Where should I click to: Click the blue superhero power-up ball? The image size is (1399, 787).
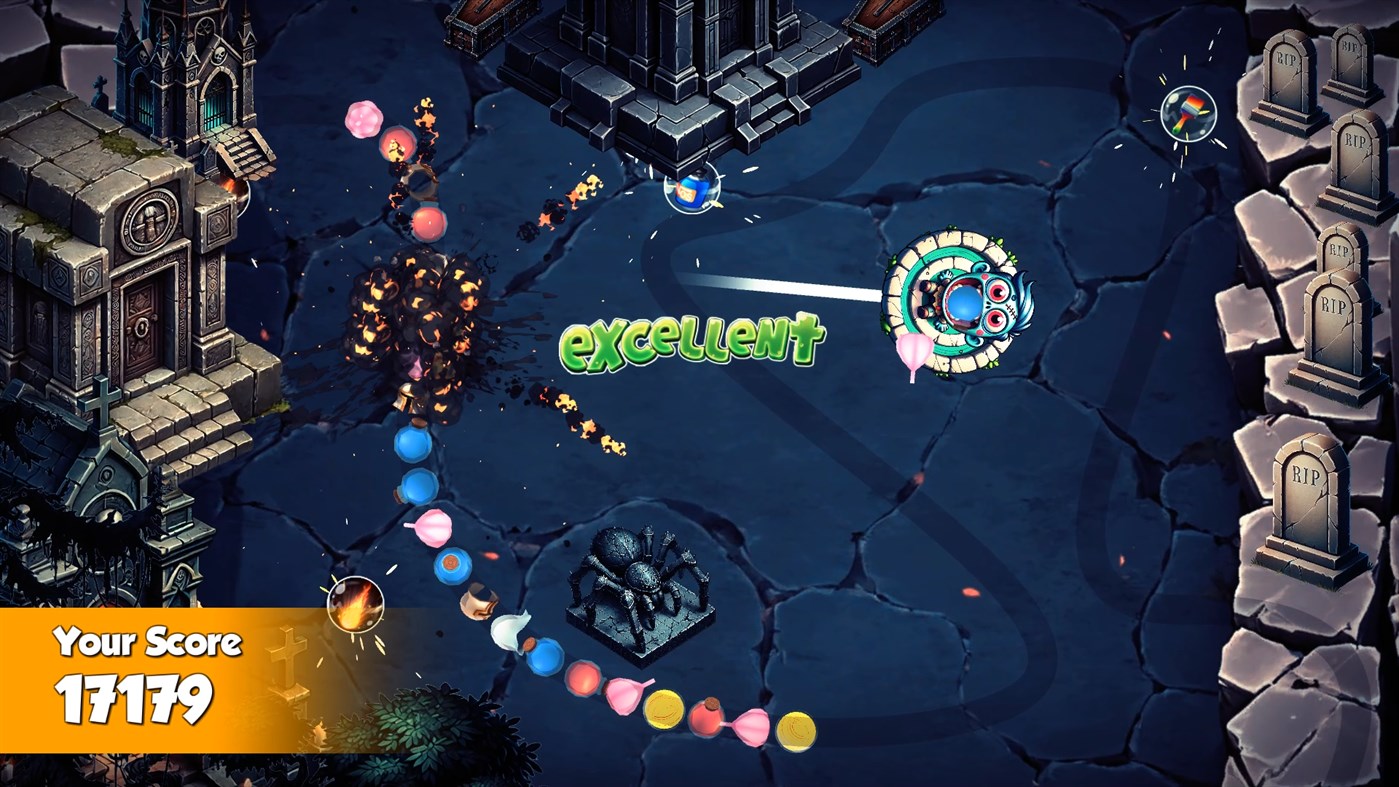click(691, 190)
